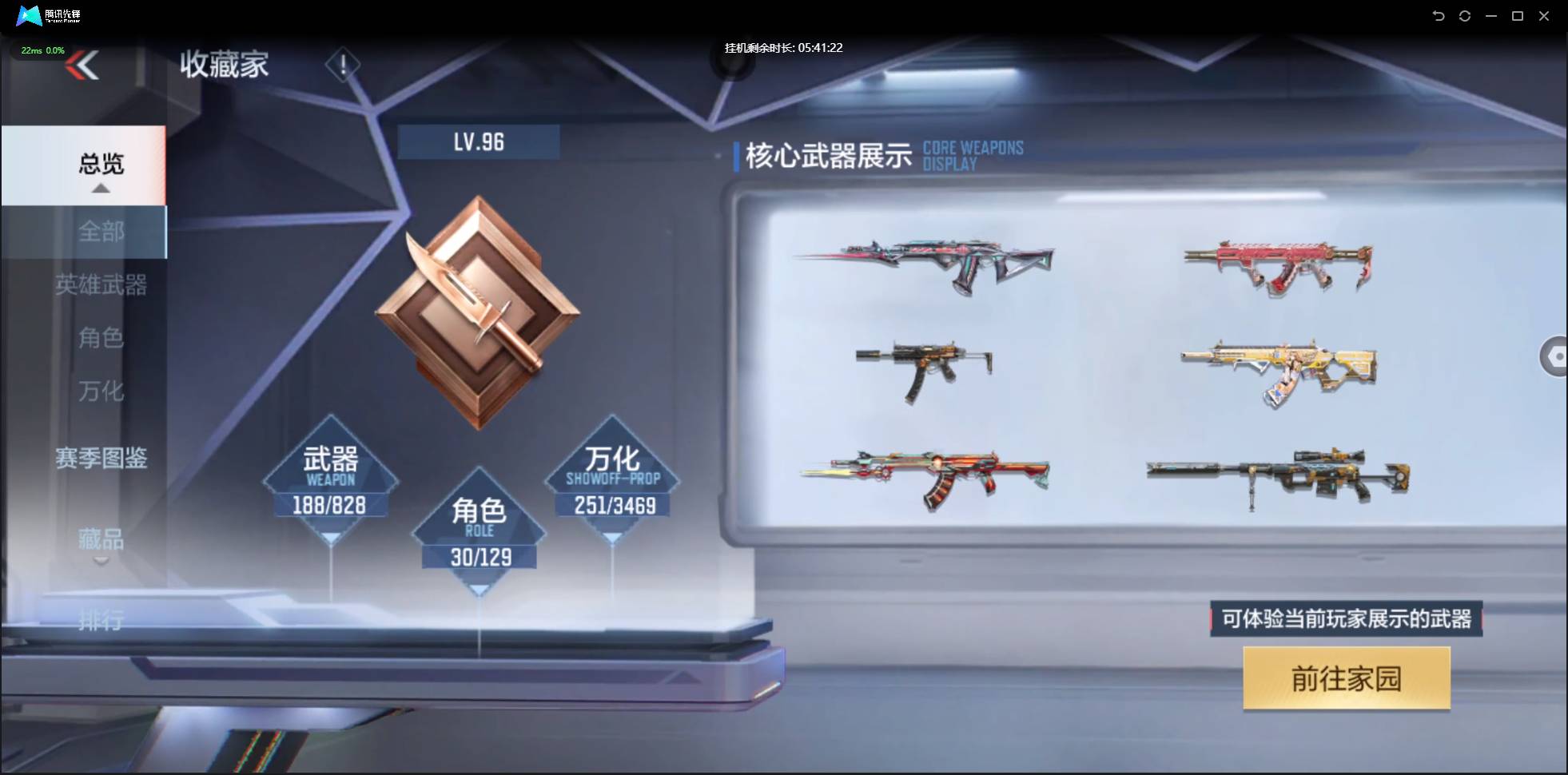Click the LV.96 level bar
Viewport: 1568px width, 775px height.
click(x=479, y=141)
